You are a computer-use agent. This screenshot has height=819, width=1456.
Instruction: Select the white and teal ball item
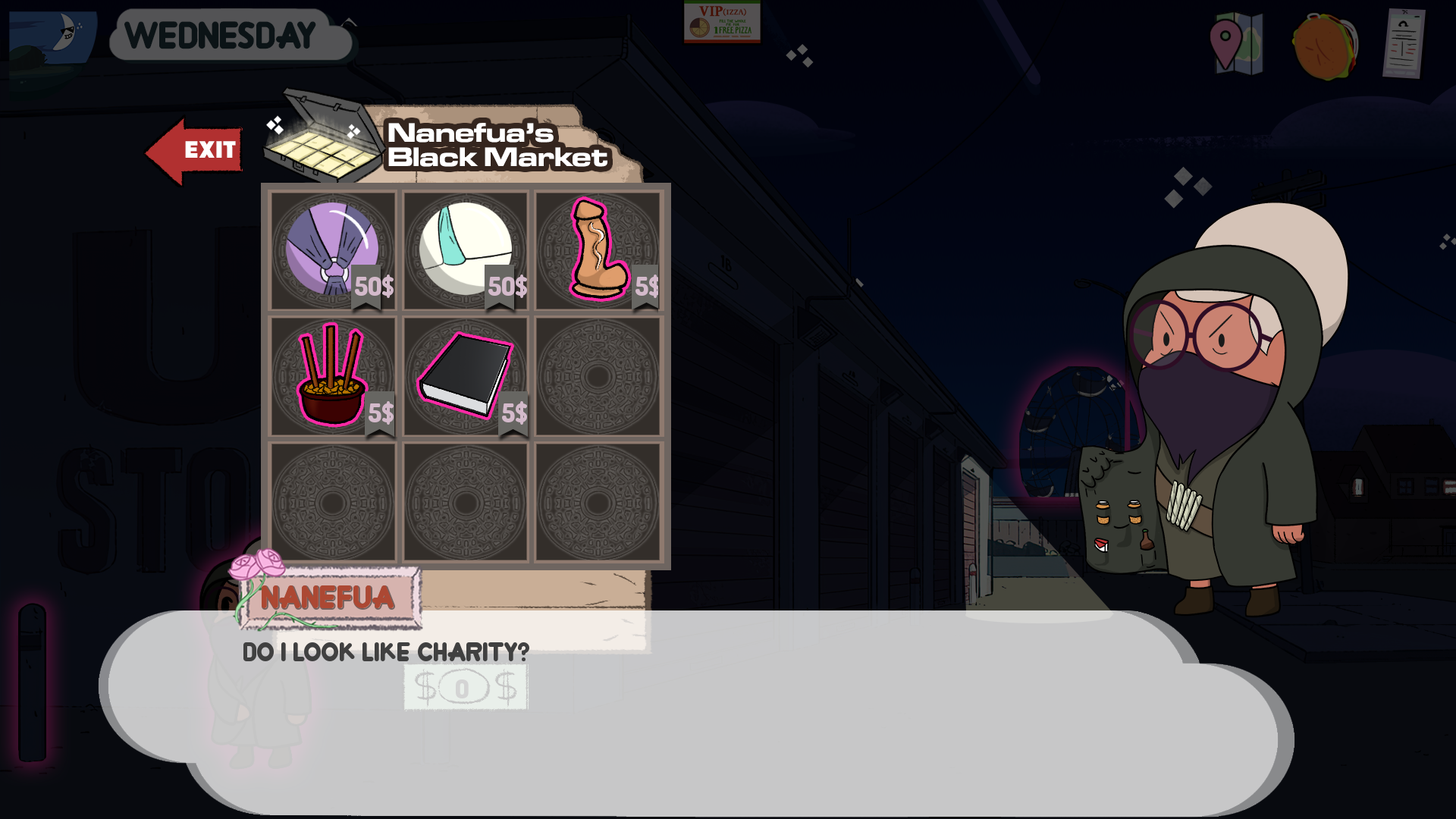[465, 249]
